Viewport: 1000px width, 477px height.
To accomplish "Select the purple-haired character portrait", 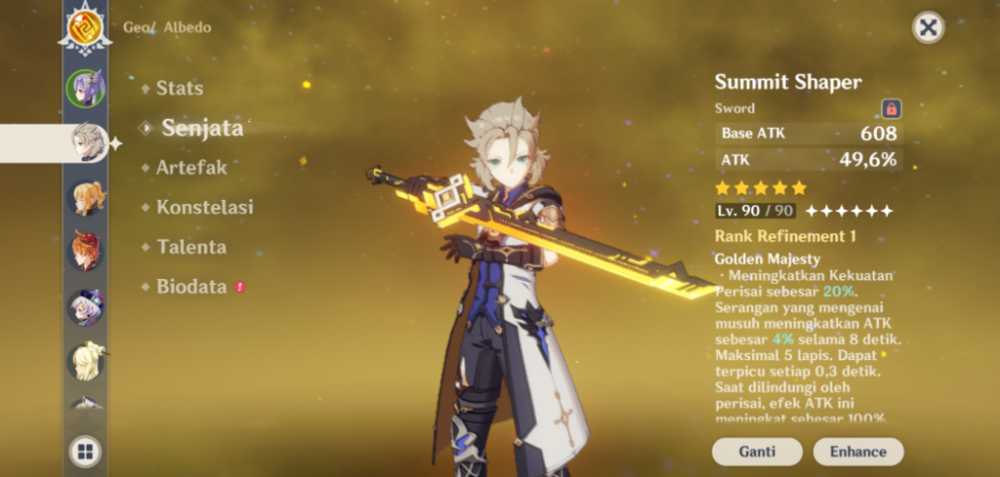I will [85, 88].
